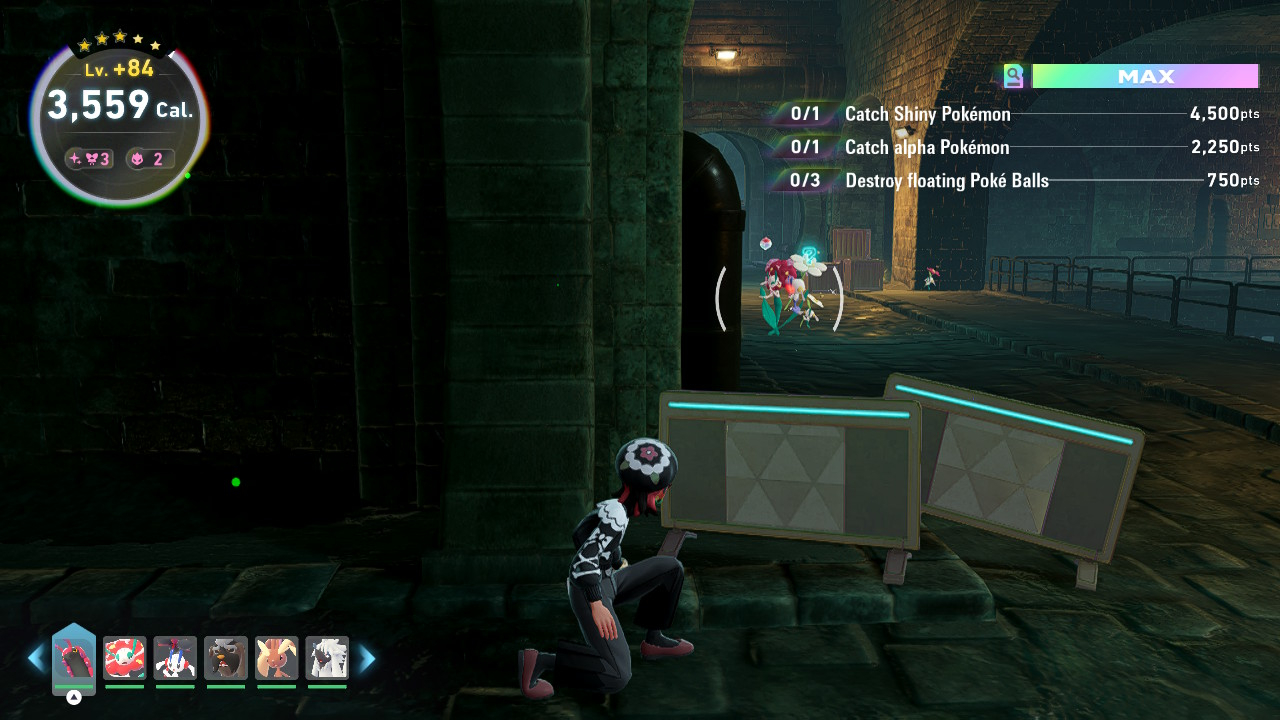The width and height of the screenshot is (1280, 720).
Task: Select the Destroy floating Poké Balls objective
Action: [x=946, y=181]
